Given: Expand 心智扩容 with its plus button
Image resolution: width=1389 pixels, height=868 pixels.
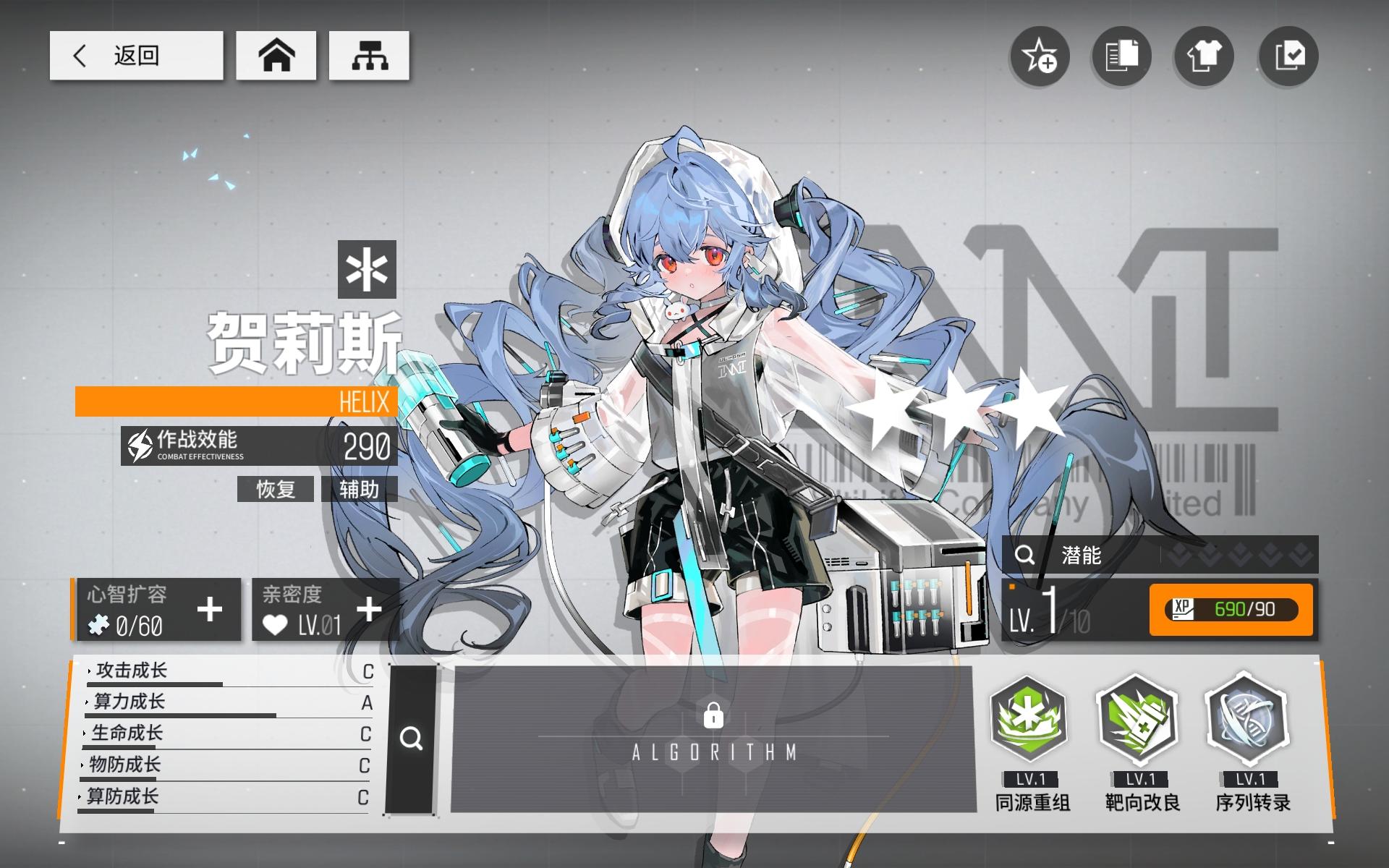Looking at the screenshot, I should pyautogui.click(x=209, y=610).
